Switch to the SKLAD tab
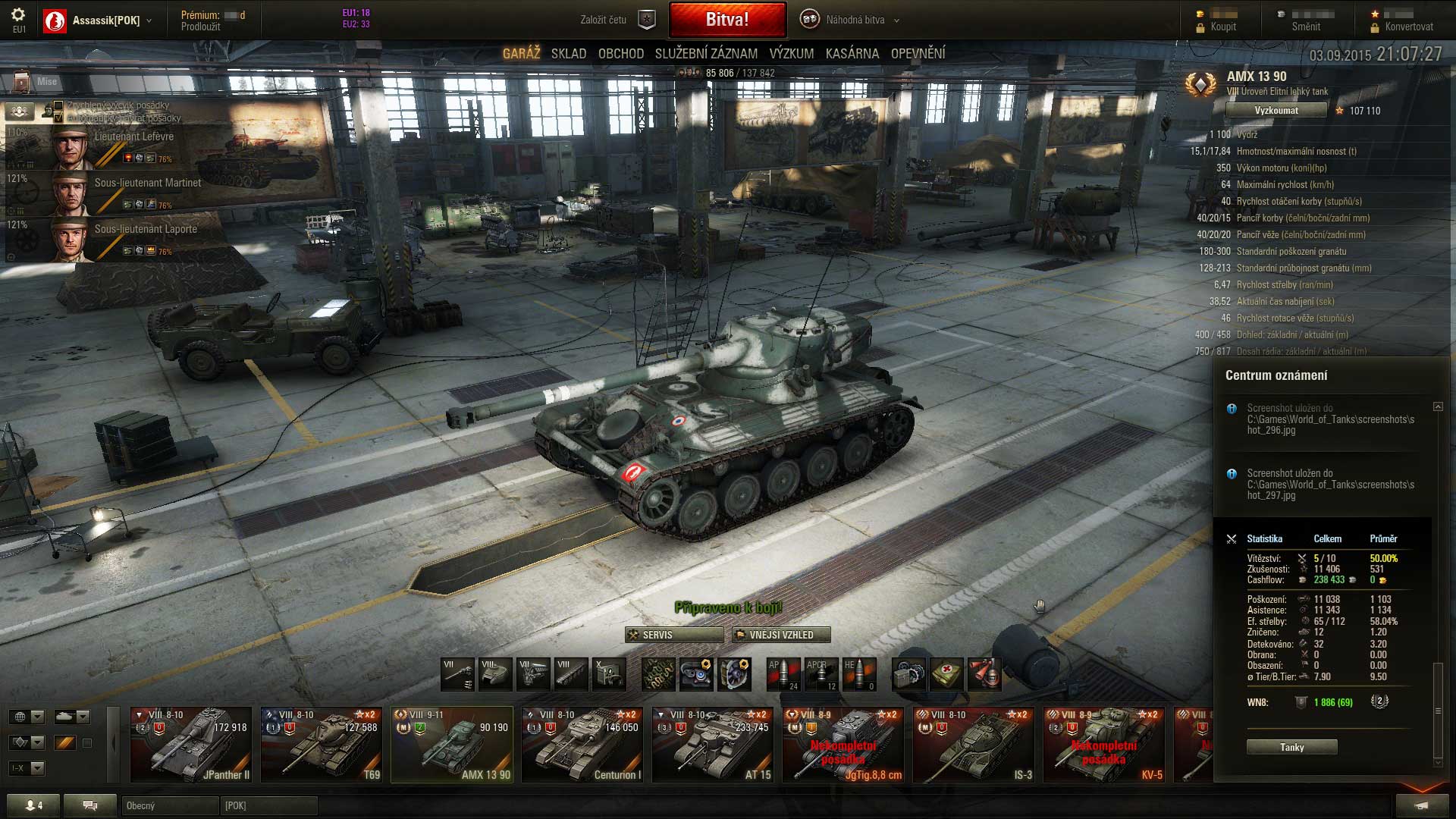This screenshot has height=819, width=1456. point(569,54)
